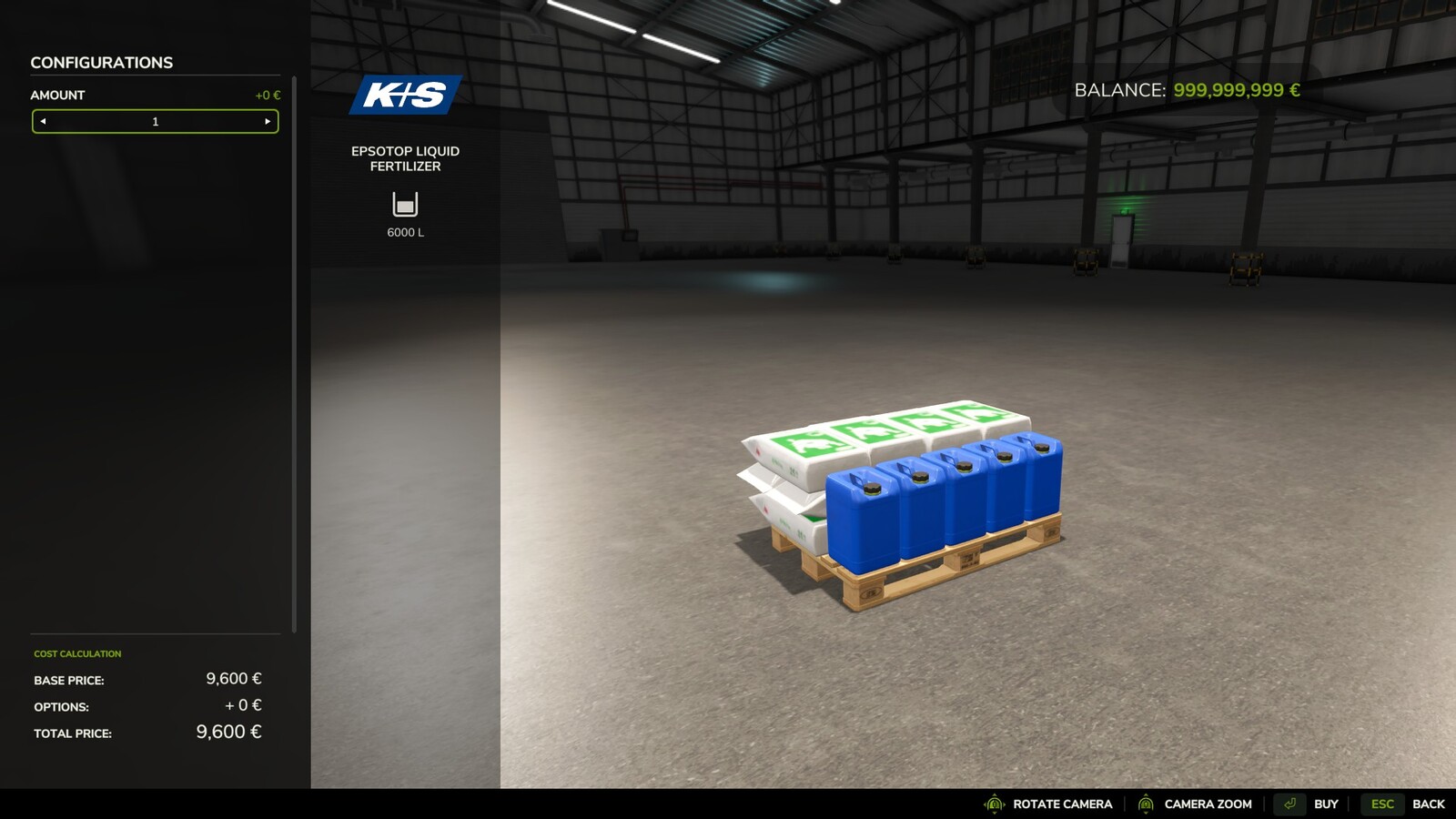This screenshot has height=819, width=1456.
Task: Click the Buy button label
Action: click(x=1325, y=804)
